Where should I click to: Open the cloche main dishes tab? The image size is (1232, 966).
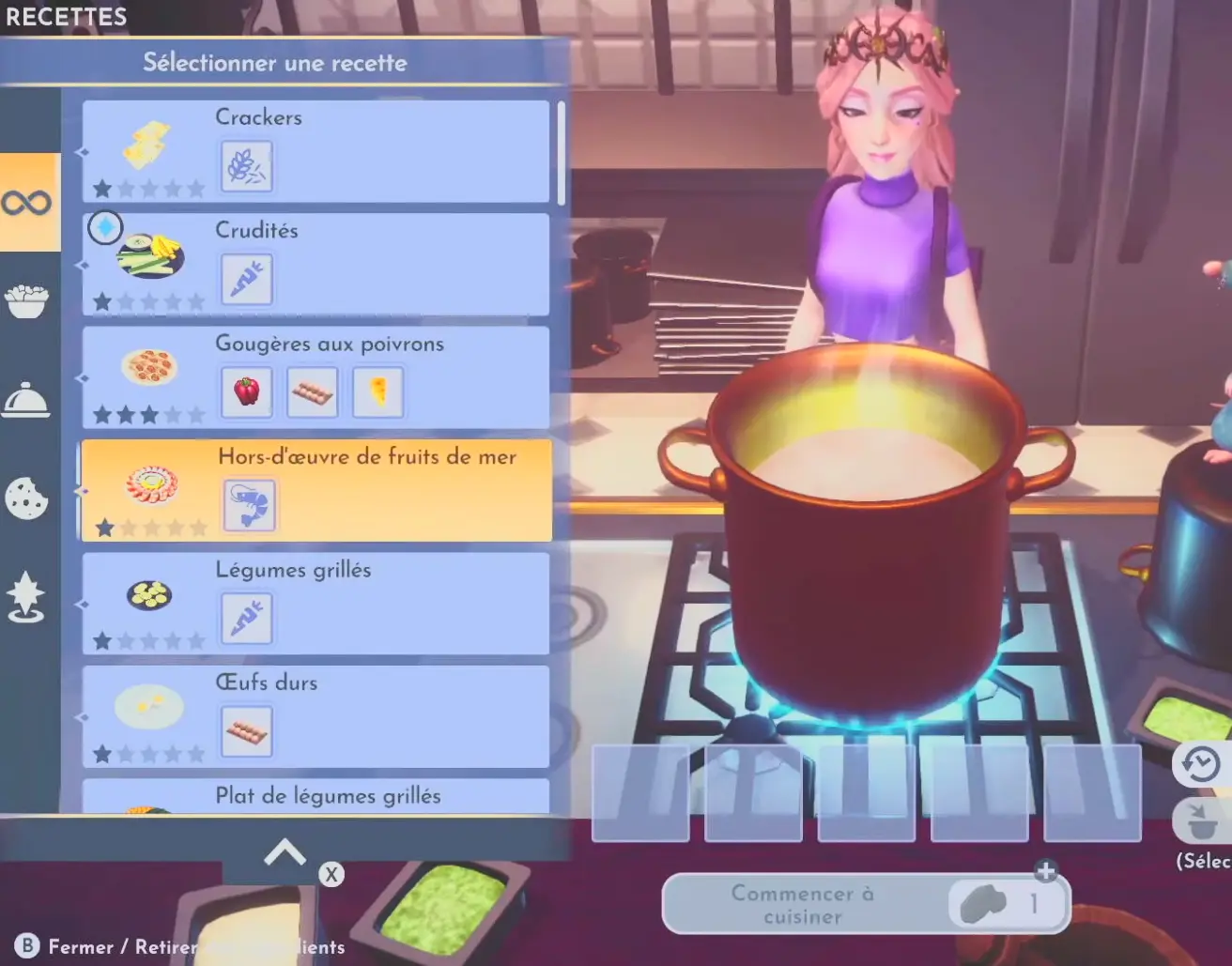(27, 400)
